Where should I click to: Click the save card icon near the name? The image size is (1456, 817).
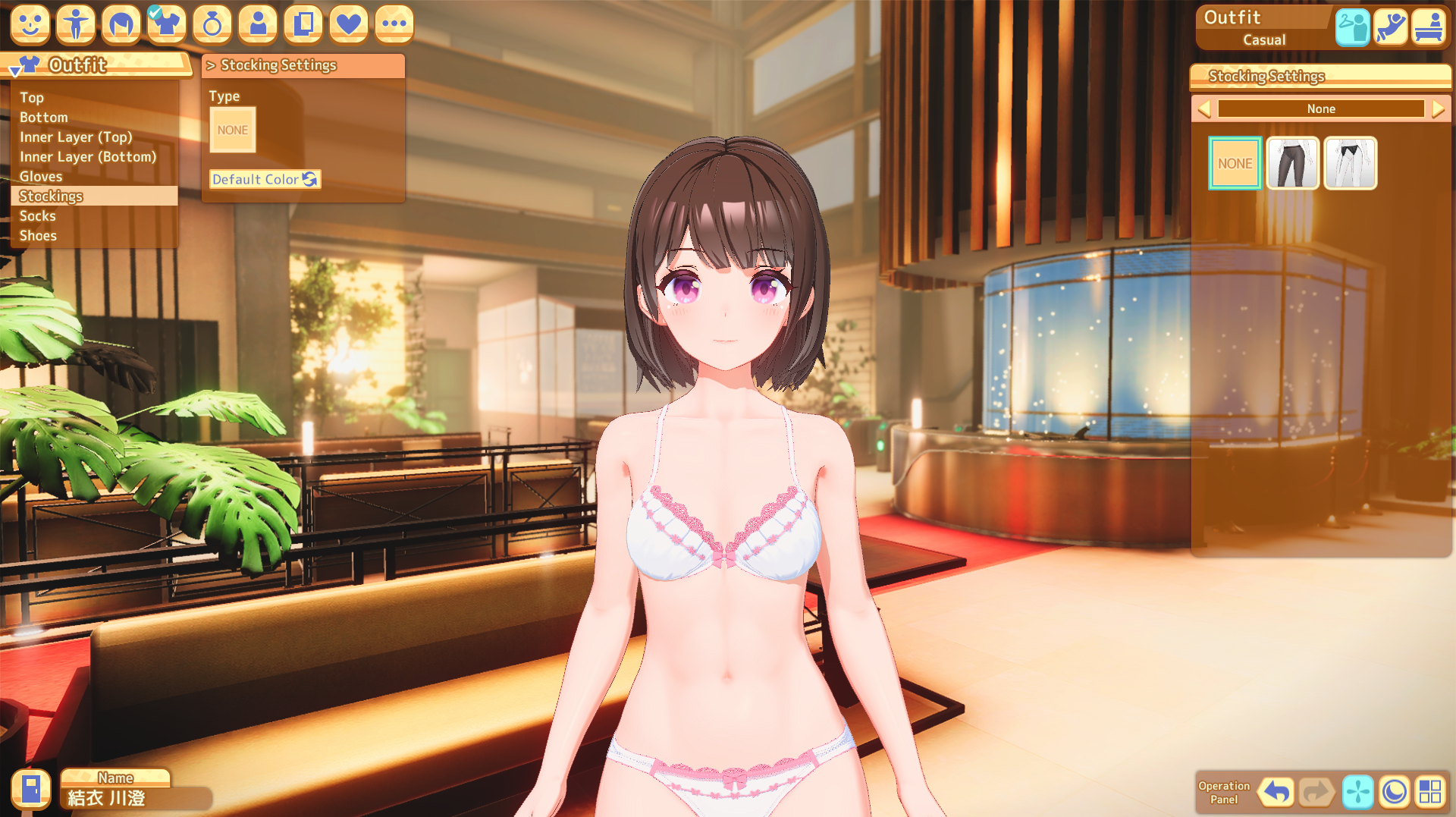point(31,790)
